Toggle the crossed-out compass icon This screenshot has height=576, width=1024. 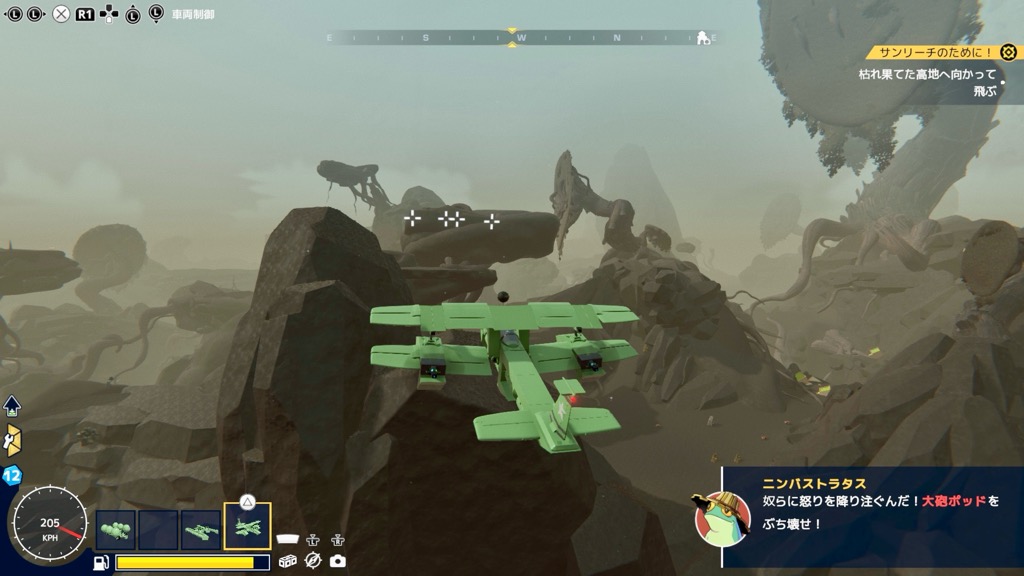312,560
